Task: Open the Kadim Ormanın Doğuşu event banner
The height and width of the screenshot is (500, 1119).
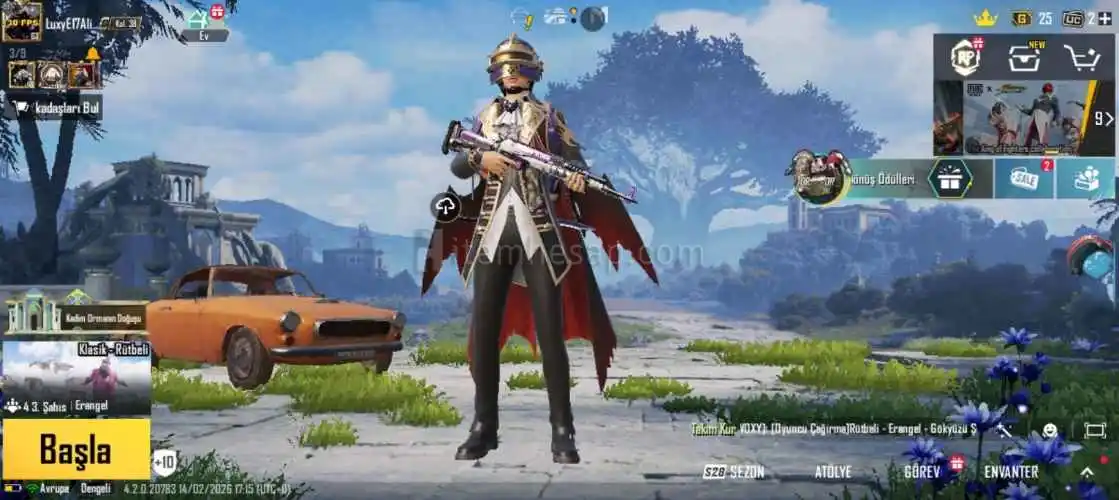Action: [76, 317]
